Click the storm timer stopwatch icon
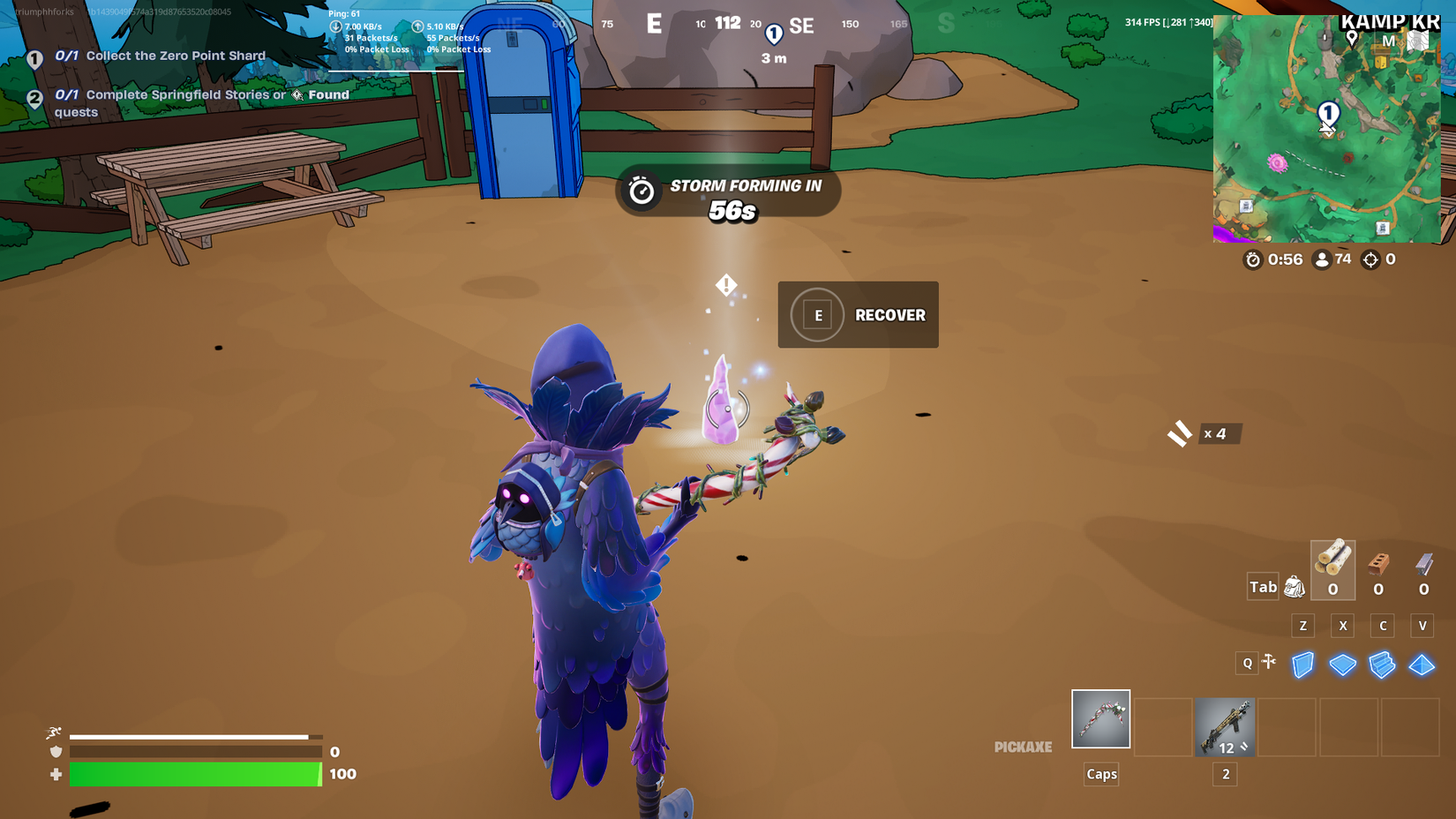This screenshot has height=819, width=1456. 1253,259
